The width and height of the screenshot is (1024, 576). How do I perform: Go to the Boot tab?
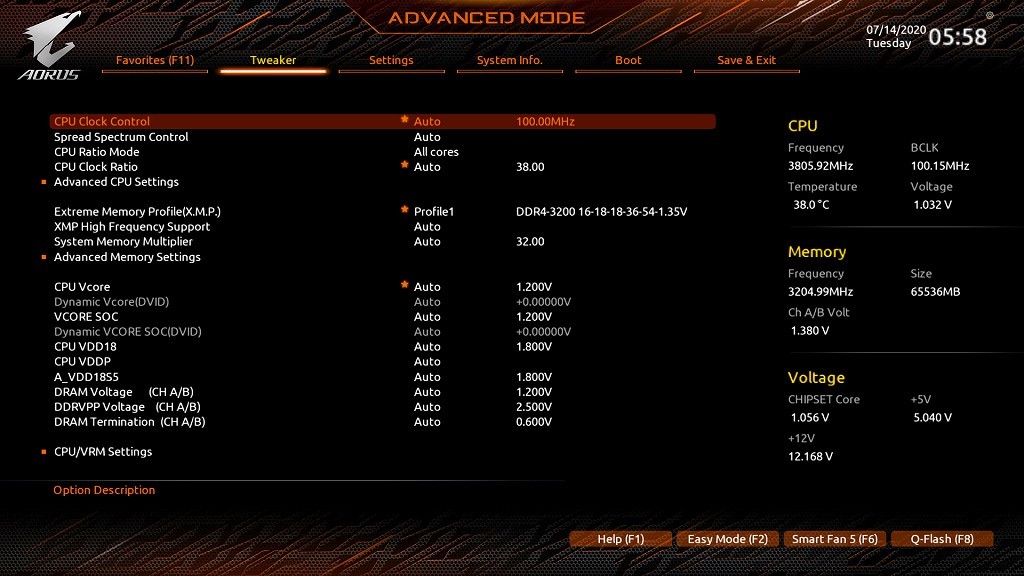point(628,61)
